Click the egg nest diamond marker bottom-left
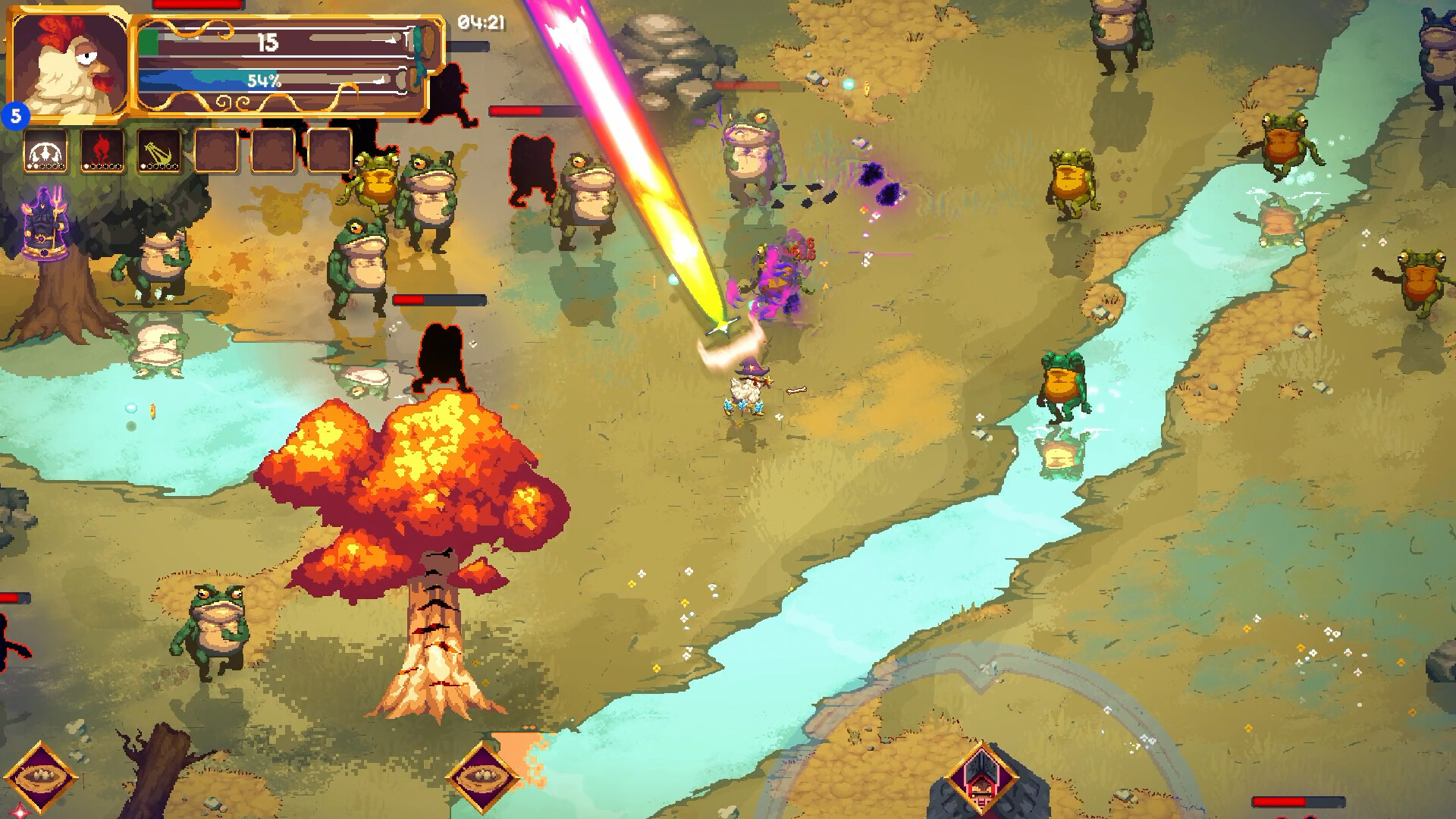This screenshot has width=1456, height=819. (x=42, y=776)
